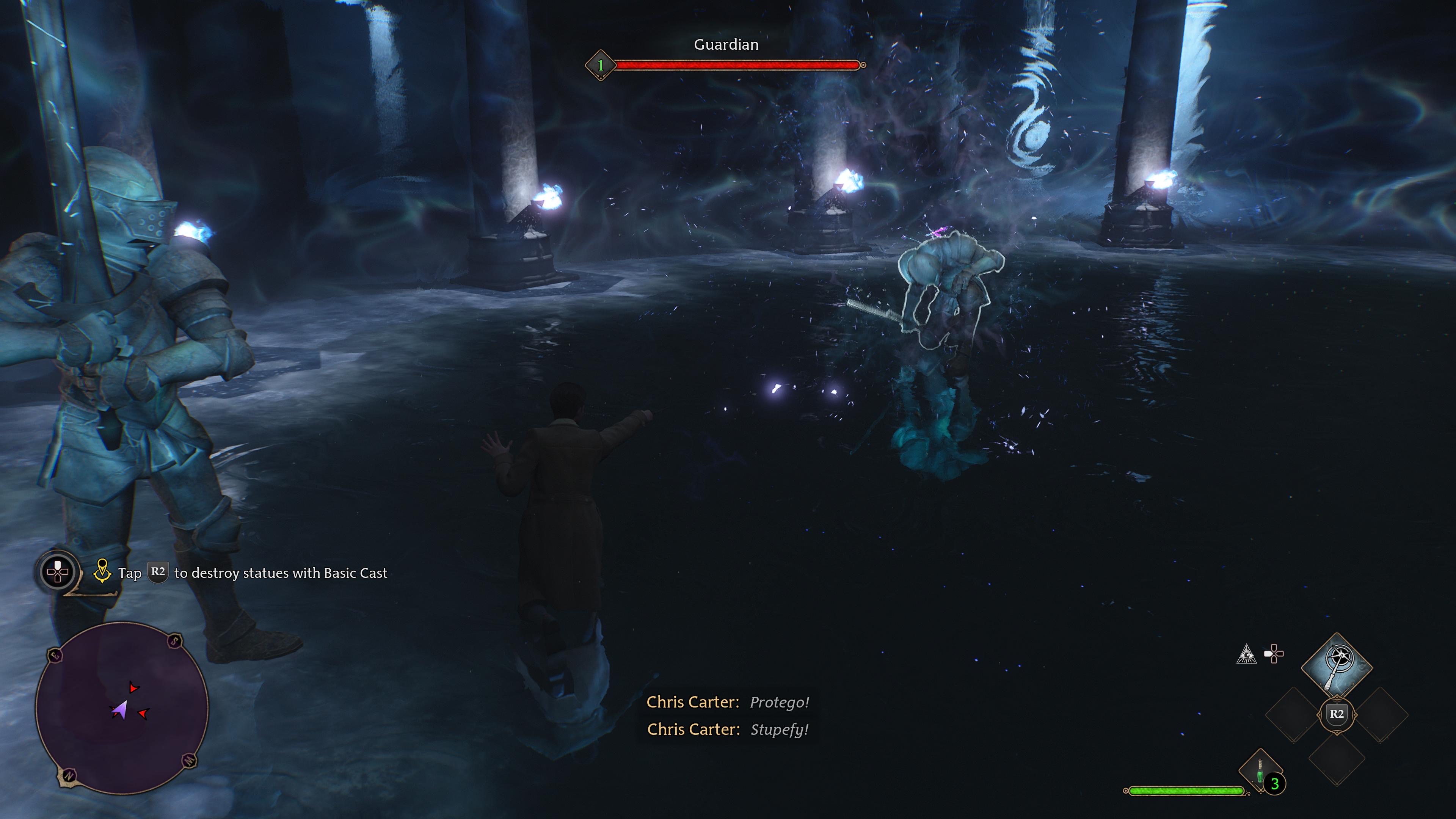Click the Revelio eye pyramid icon
Screen dimensions: 1456x819
pos(1246,654)
